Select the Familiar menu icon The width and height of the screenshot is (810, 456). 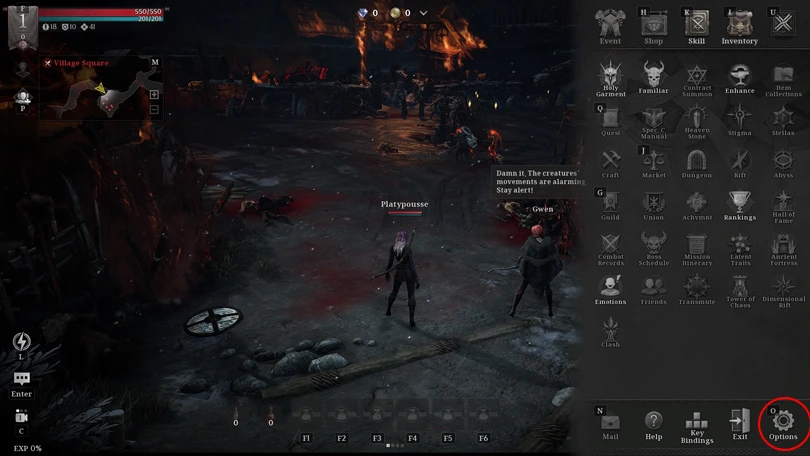653,76
